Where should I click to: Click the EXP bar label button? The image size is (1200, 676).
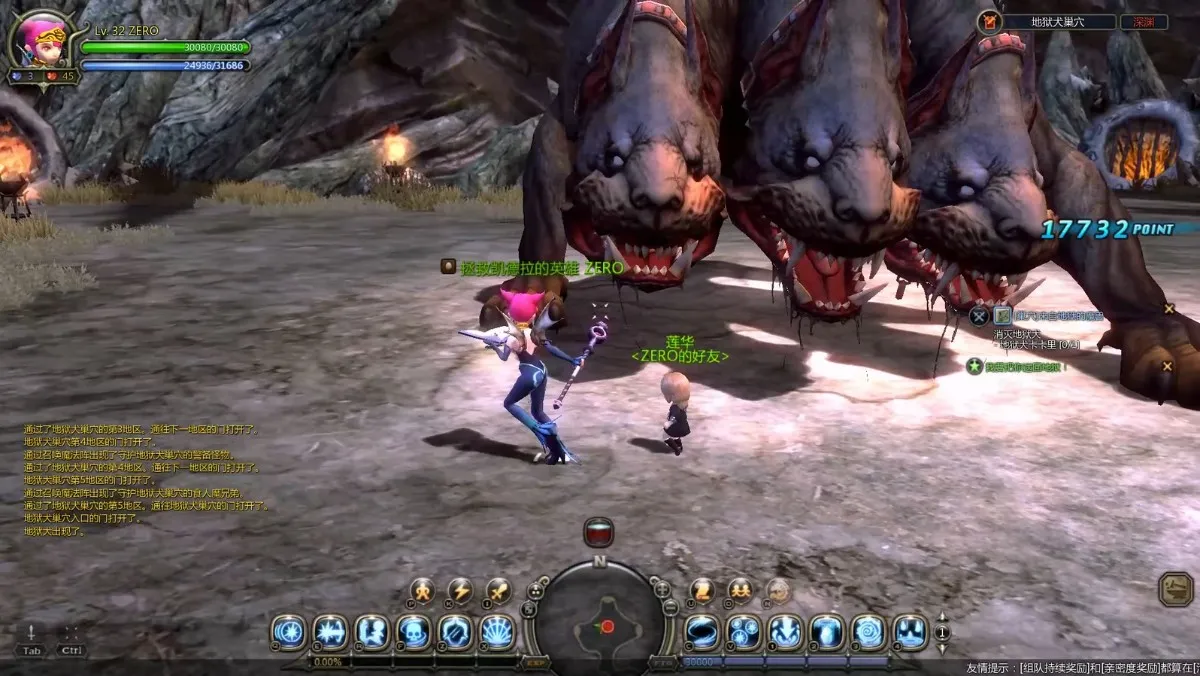[536, 662]
